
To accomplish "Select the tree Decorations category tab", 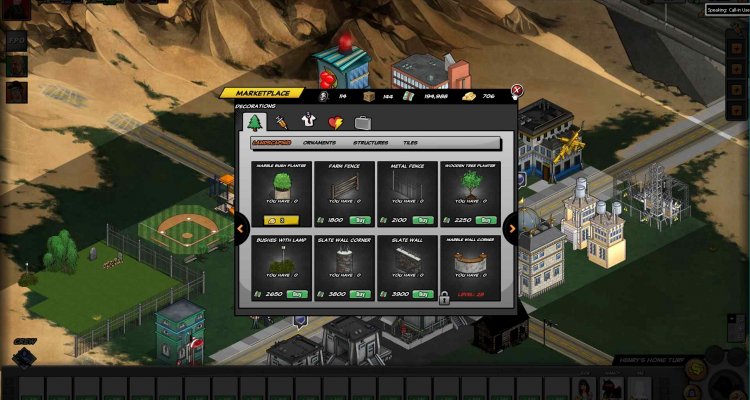I will (254, 122).
